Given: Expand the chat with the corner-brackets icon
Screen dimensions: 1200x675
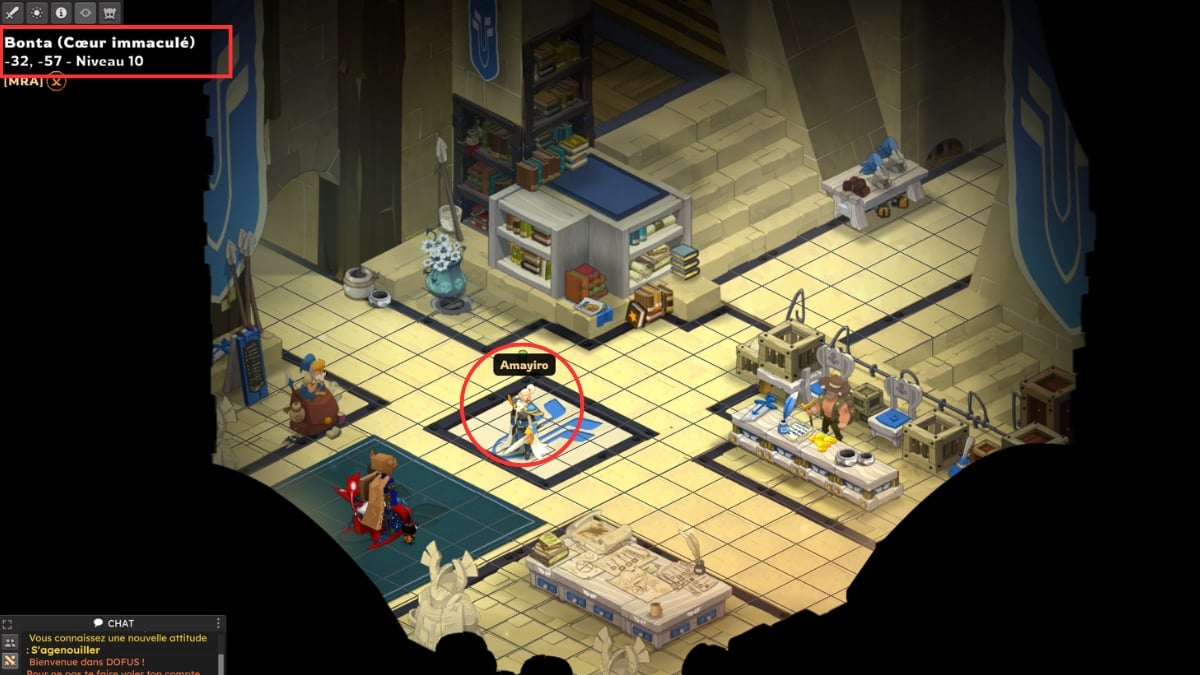Looking at the screenshot, I should click(8, 623).
